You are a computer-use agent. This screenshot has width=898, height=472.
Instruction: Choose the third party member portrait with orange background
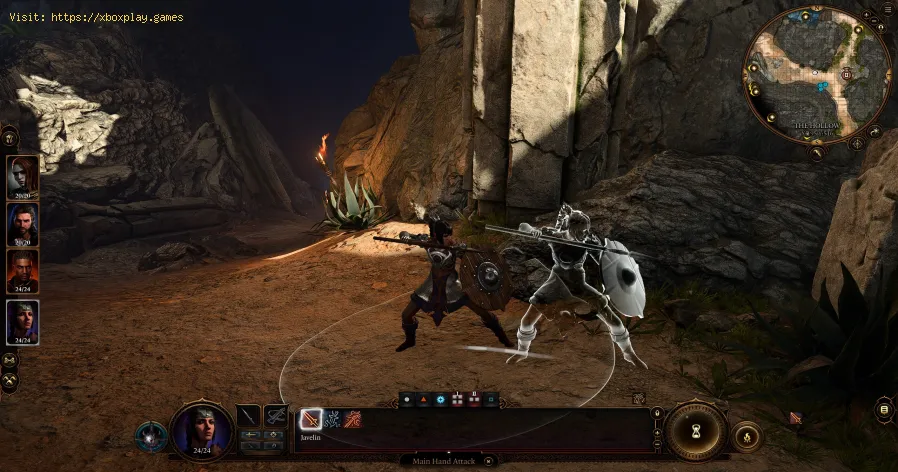(x=23, y=271)
